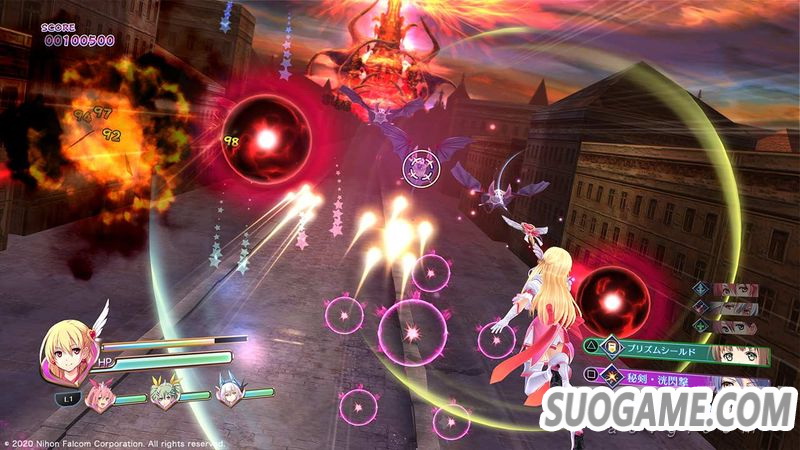
Task: Click the lock-on reticle on the enemy
Action: [x=422, y=166]
